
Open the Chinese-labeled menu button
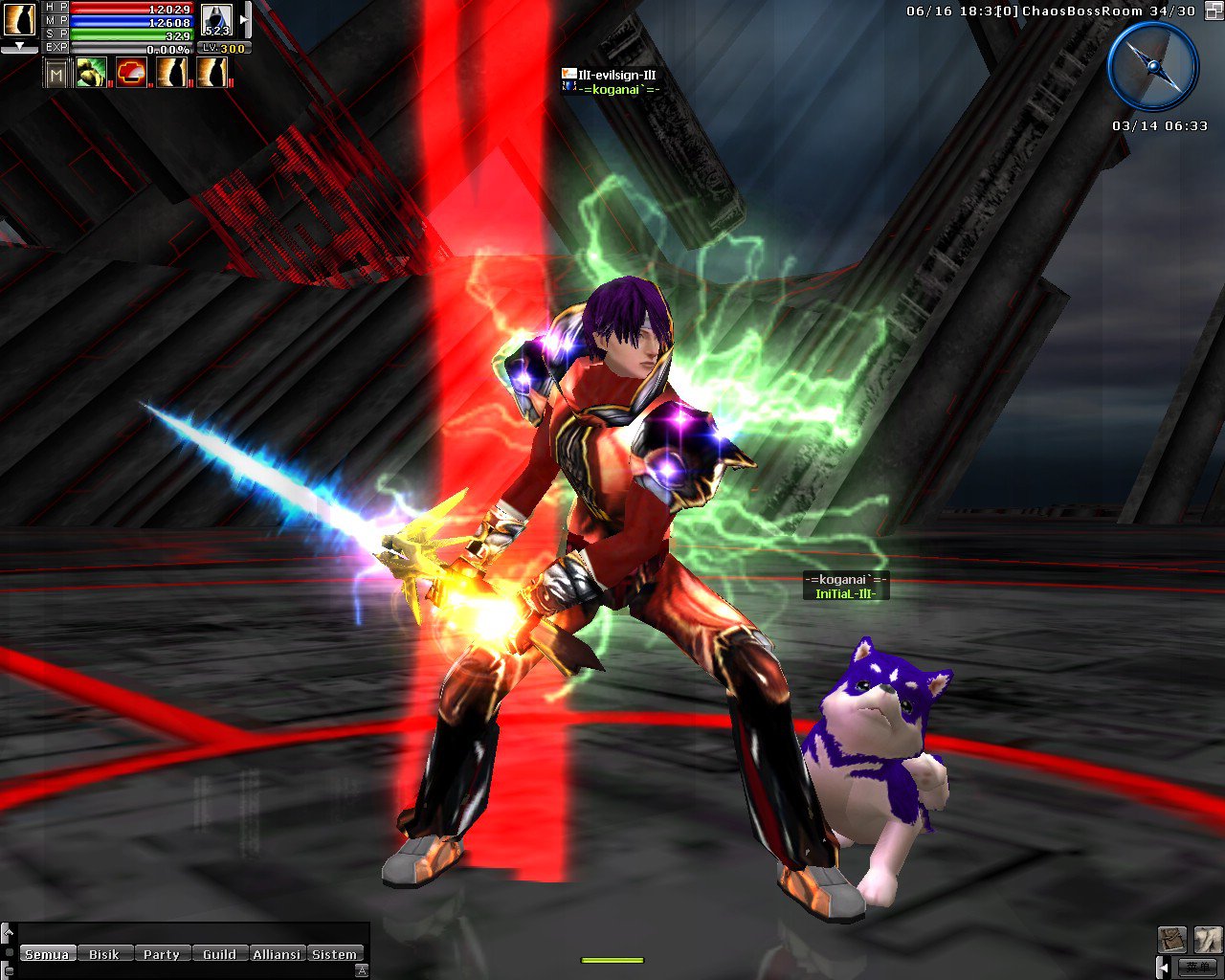[1197, 966]
